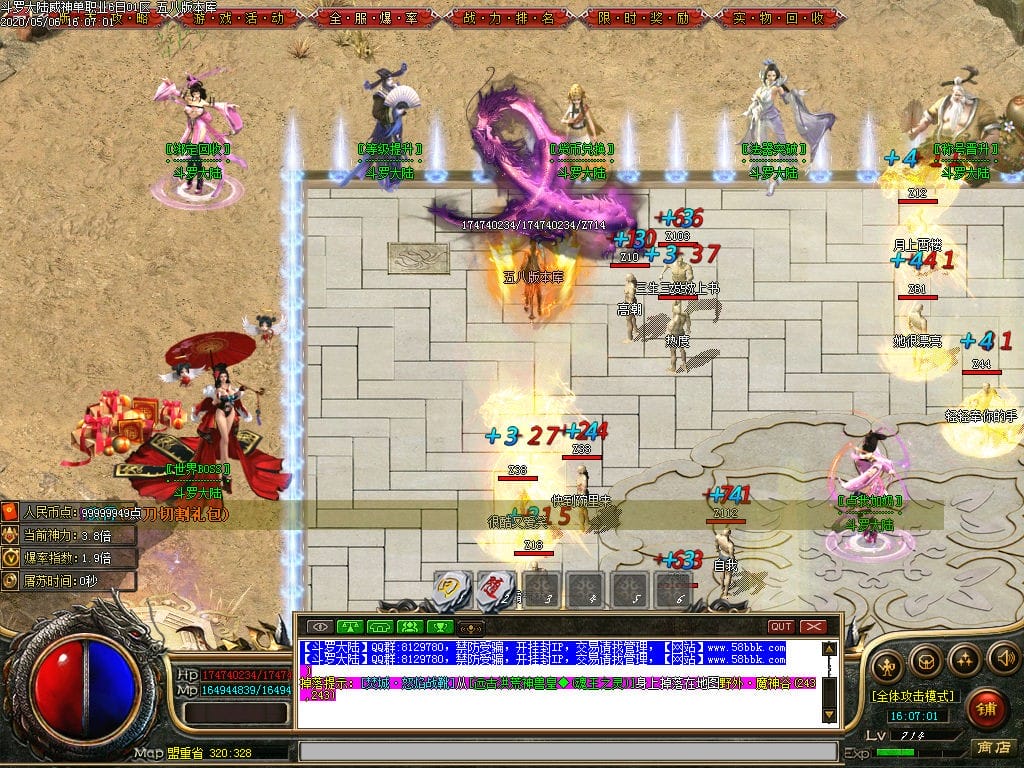Click the chat text input box

[x=567, y=751]
